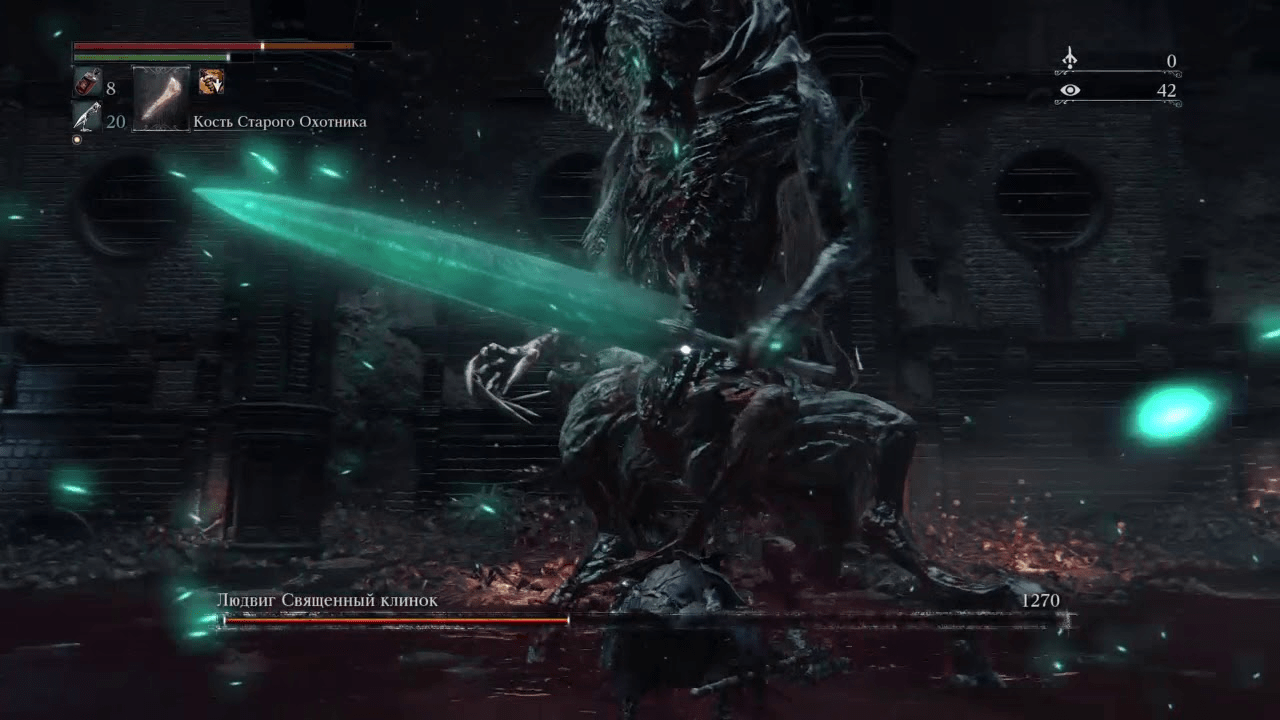The height and width of the screenshot is (720, 1280).
Task: Use the Old Hunter Bone item slot
Action: [161, 100]
